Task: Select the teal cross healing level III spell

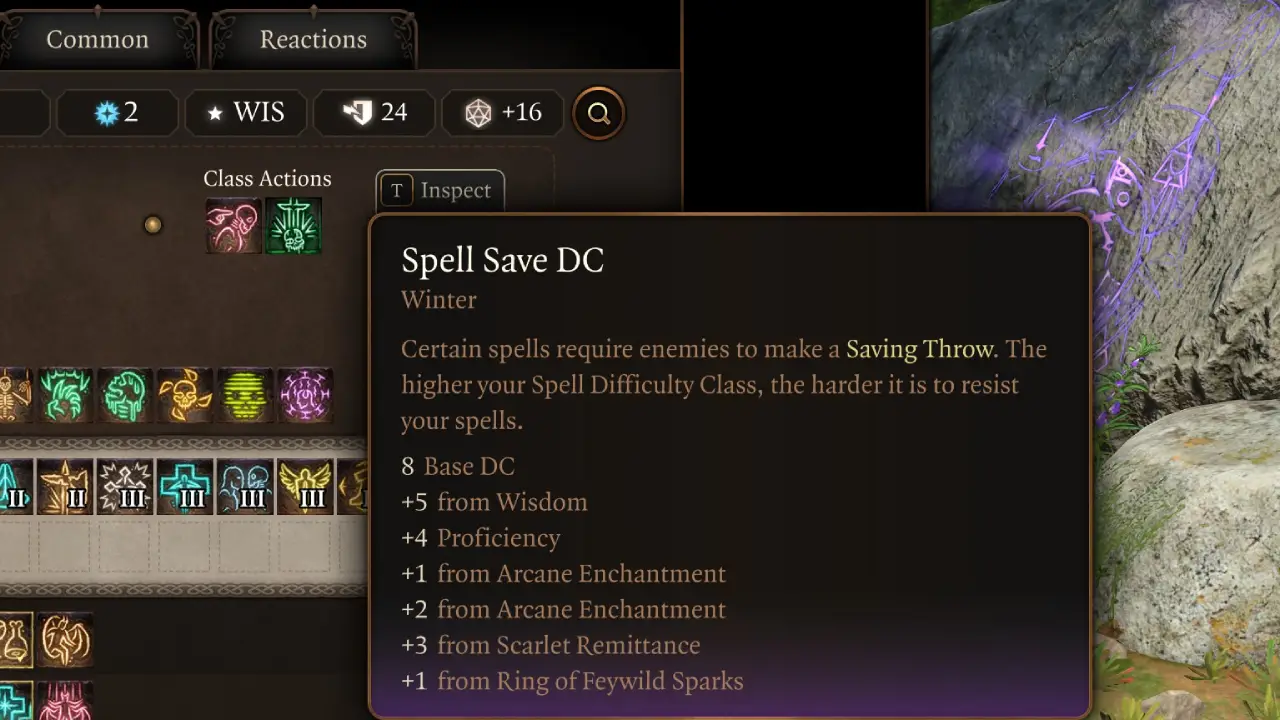Action: (182, 487)
